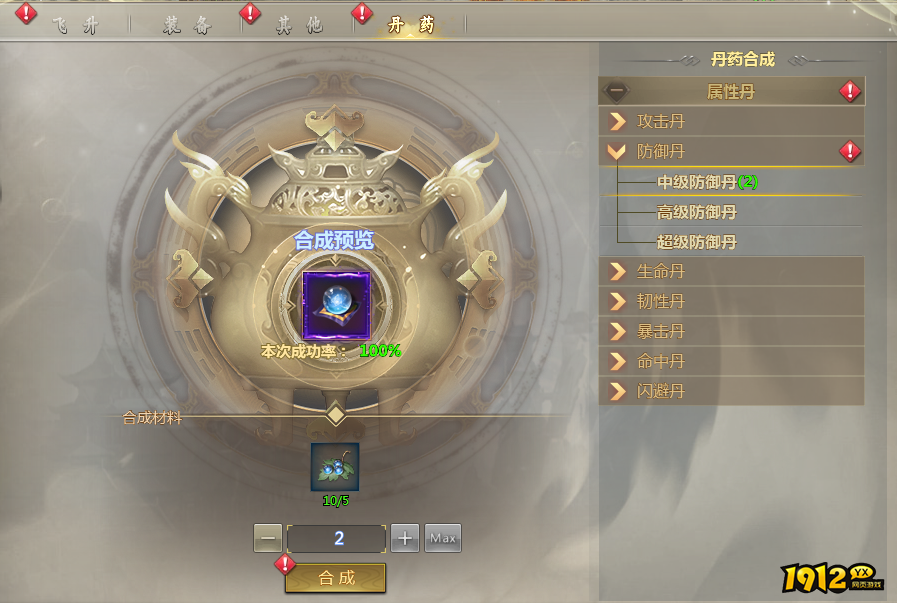
Task: Expand the 闪避丹 category
Action: click(731, 391)
